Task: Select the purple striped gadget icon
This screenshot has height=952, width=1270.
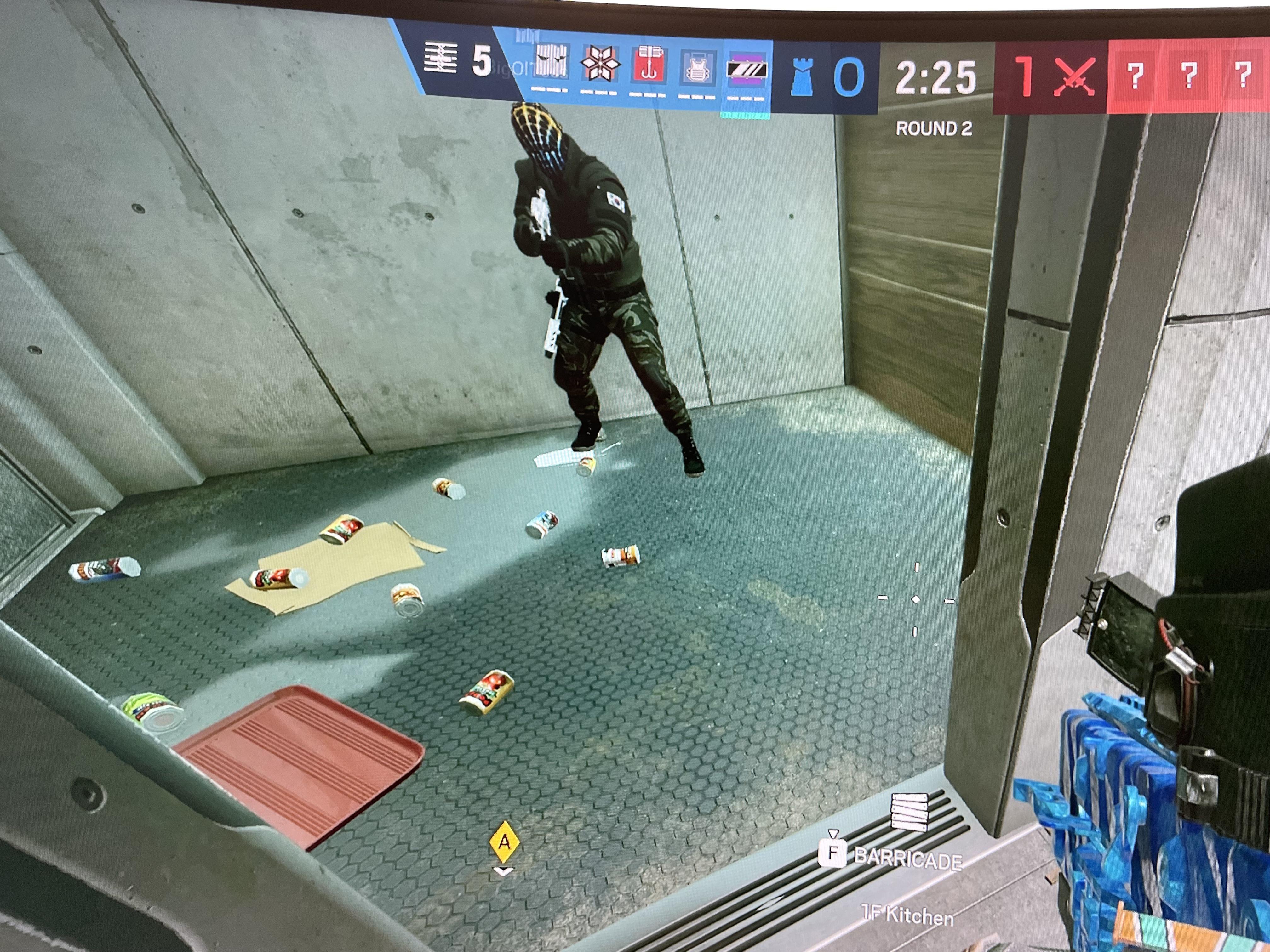Action: pos(747,71)
